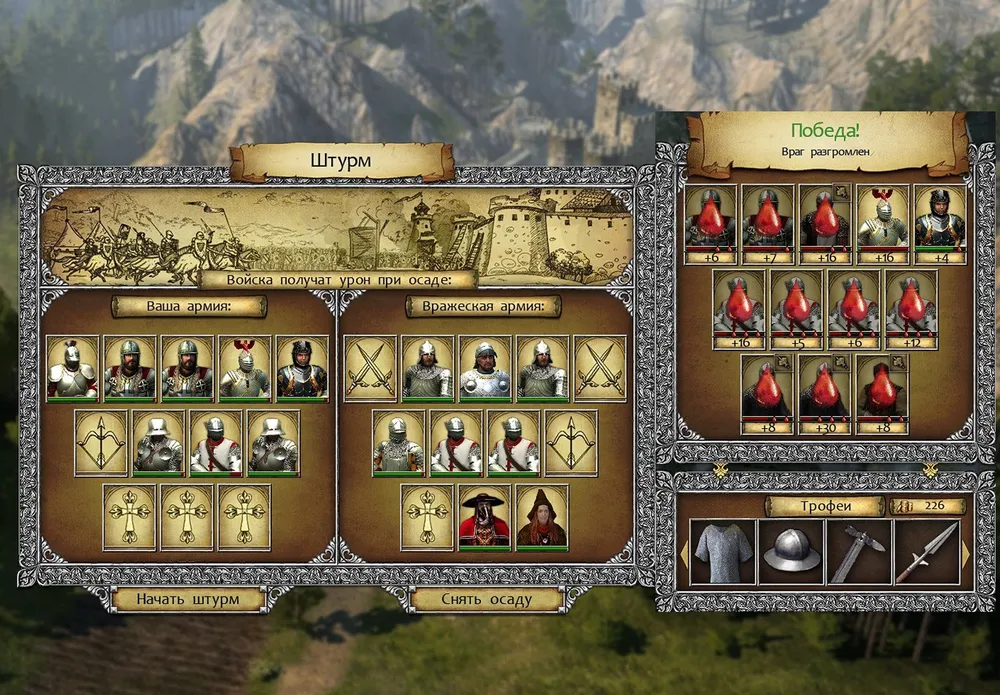Screen dimensions: 1000x695
Task: Select the chainmail shirt trophy
Action: (x=719, y=552)
